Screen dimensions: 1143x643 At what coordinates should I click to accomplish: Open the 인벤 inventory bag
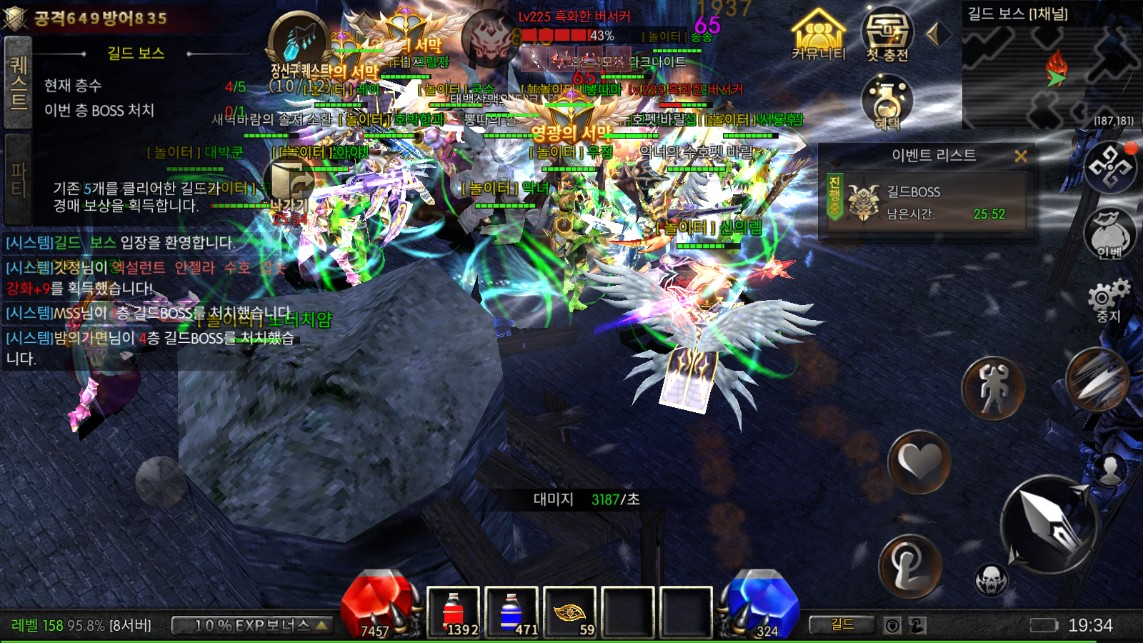(x=1108, y=233)
